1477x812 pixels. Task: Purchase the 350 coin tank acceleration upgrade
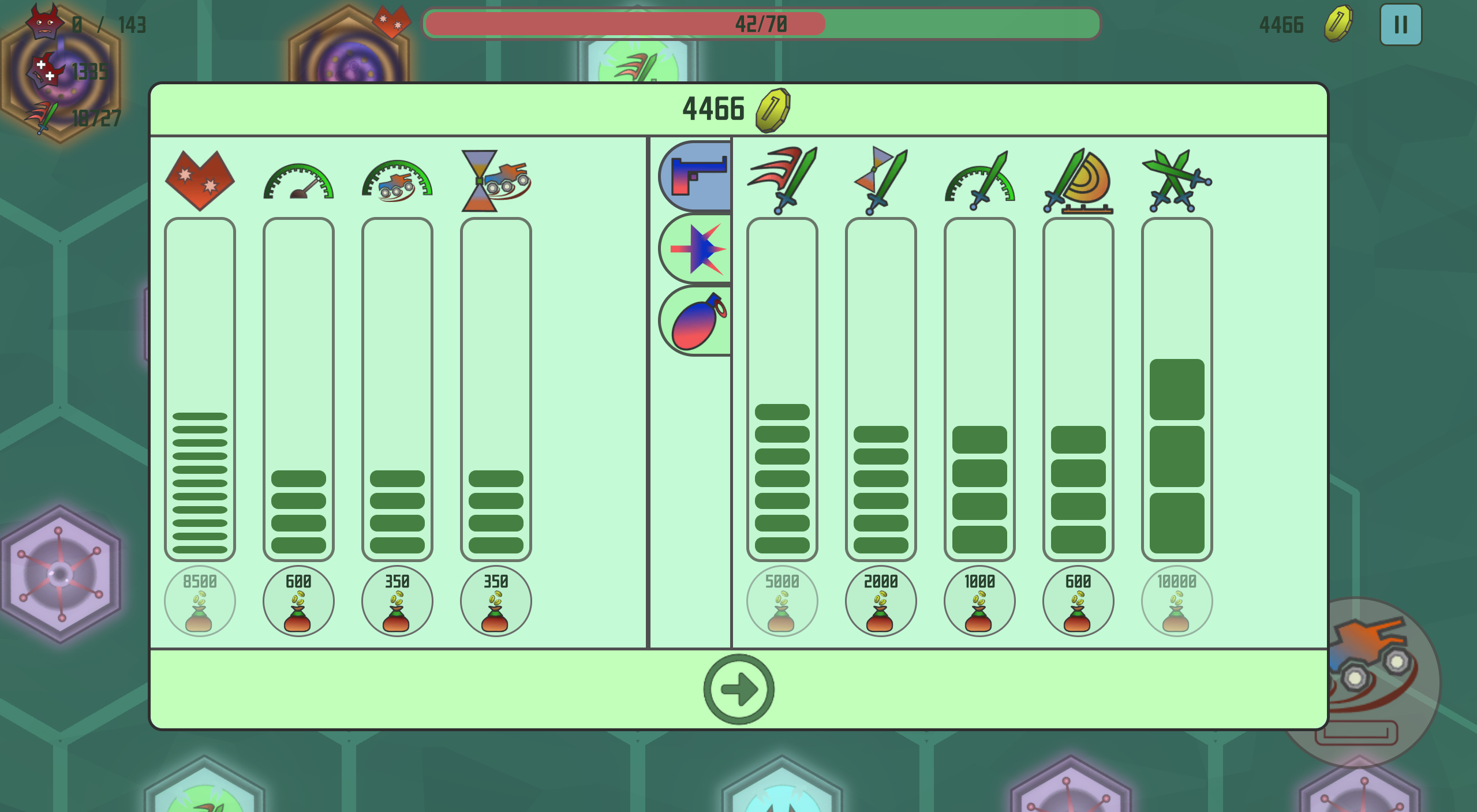pos(397,601)
